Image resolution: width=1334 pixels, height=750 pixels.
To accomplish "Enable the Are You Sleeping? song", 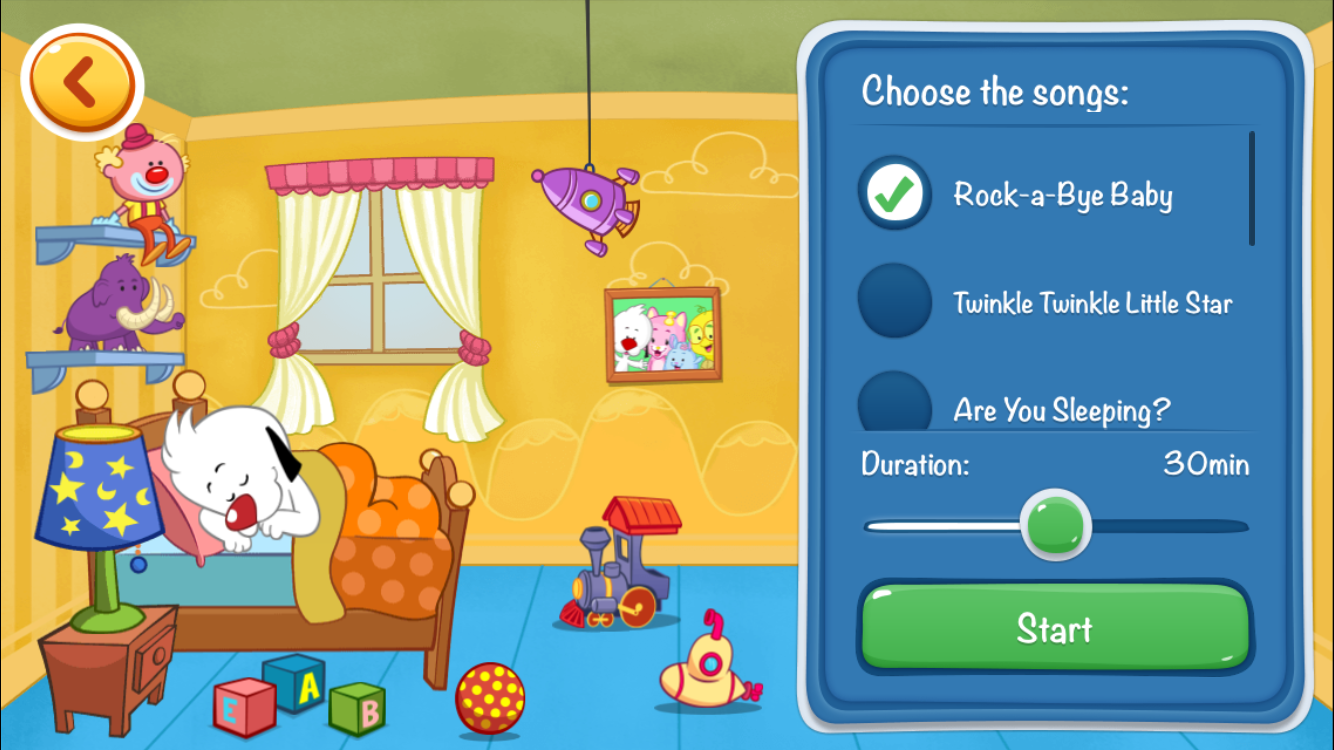I will [x=893, y=402].
